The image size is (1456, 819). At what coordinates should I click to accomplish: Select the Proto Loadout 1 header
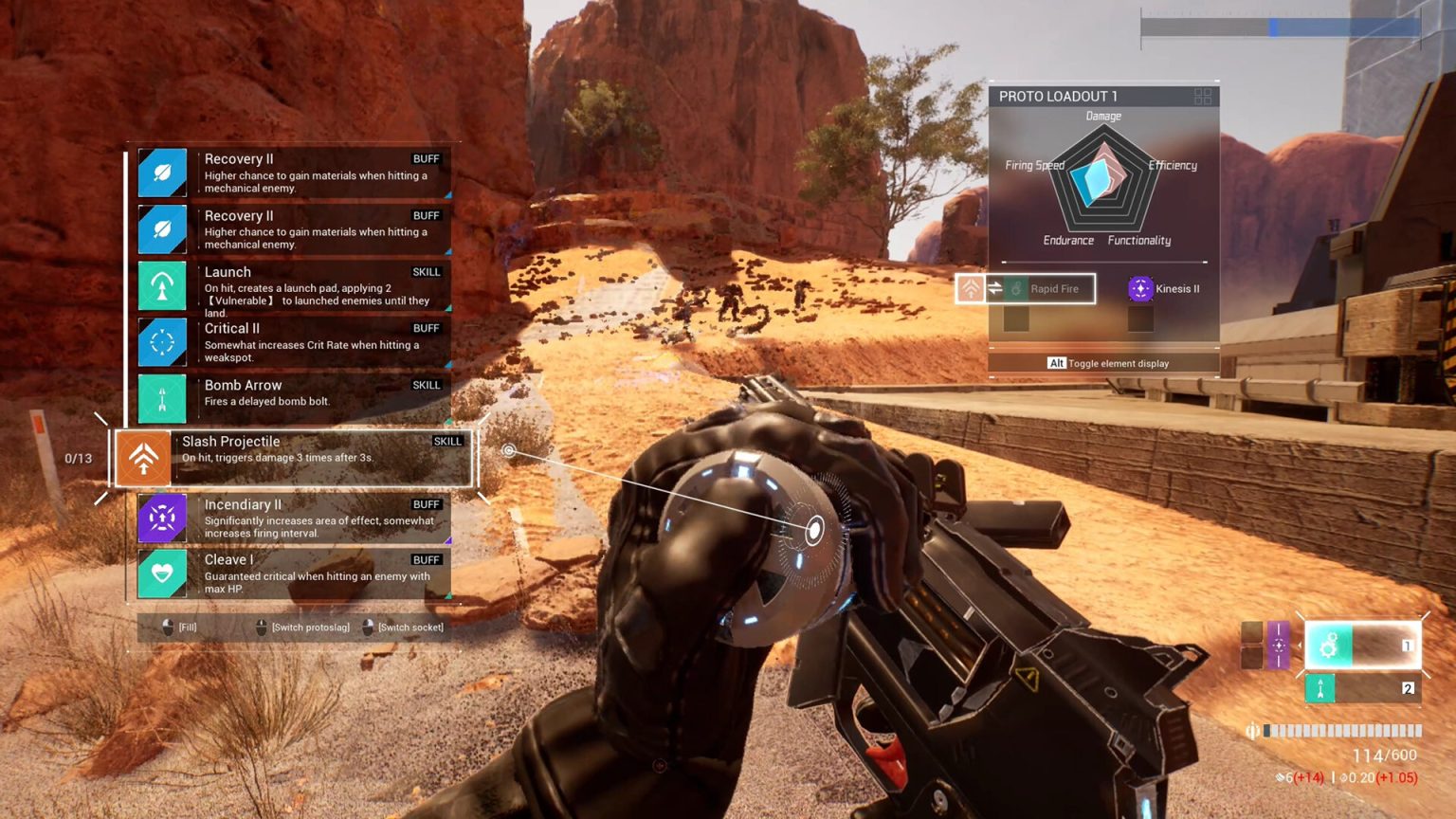click(x=1054, y=96)
